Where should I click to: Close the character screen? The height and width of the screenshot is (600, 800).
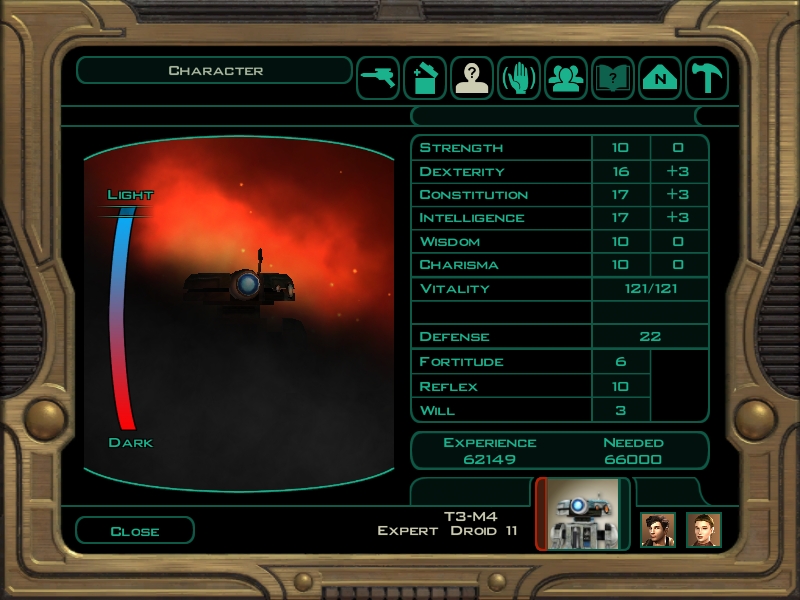click(x=134, y=531)
